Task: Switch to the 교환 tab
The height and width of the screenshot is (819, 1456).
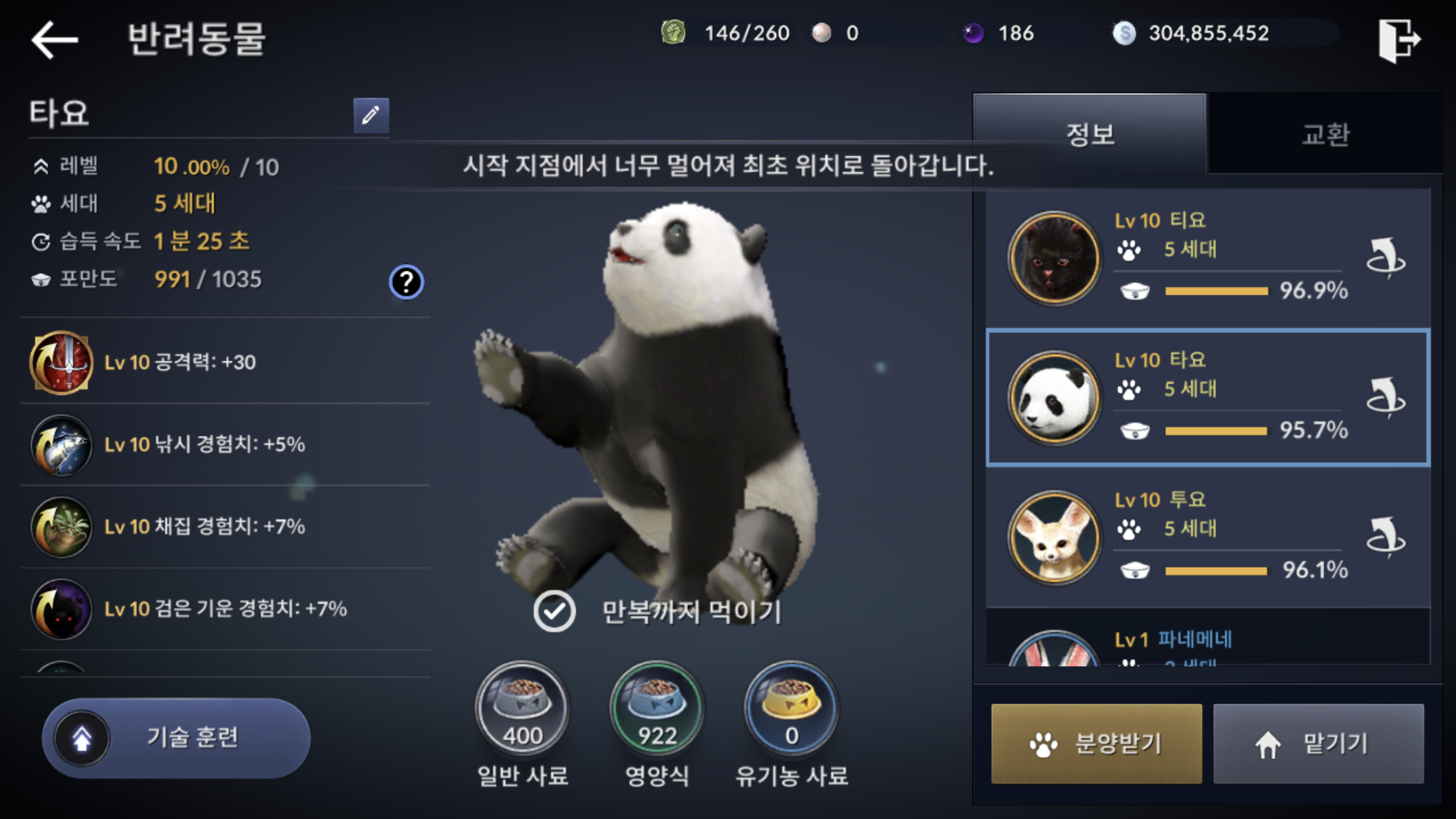Action: pos(1325,135)
